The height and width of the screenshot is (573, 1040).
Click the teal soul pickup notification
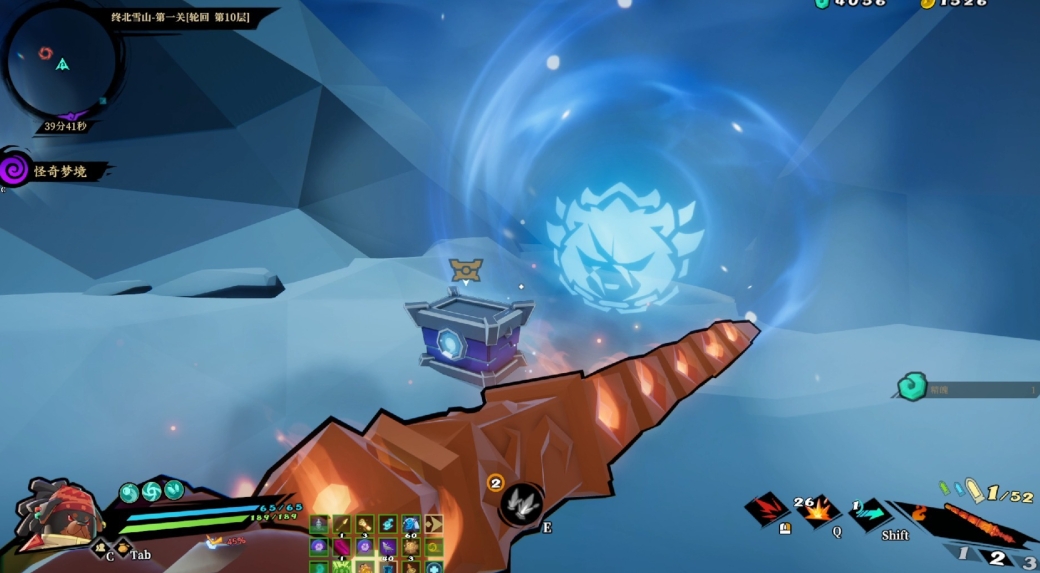click(911, 387)
